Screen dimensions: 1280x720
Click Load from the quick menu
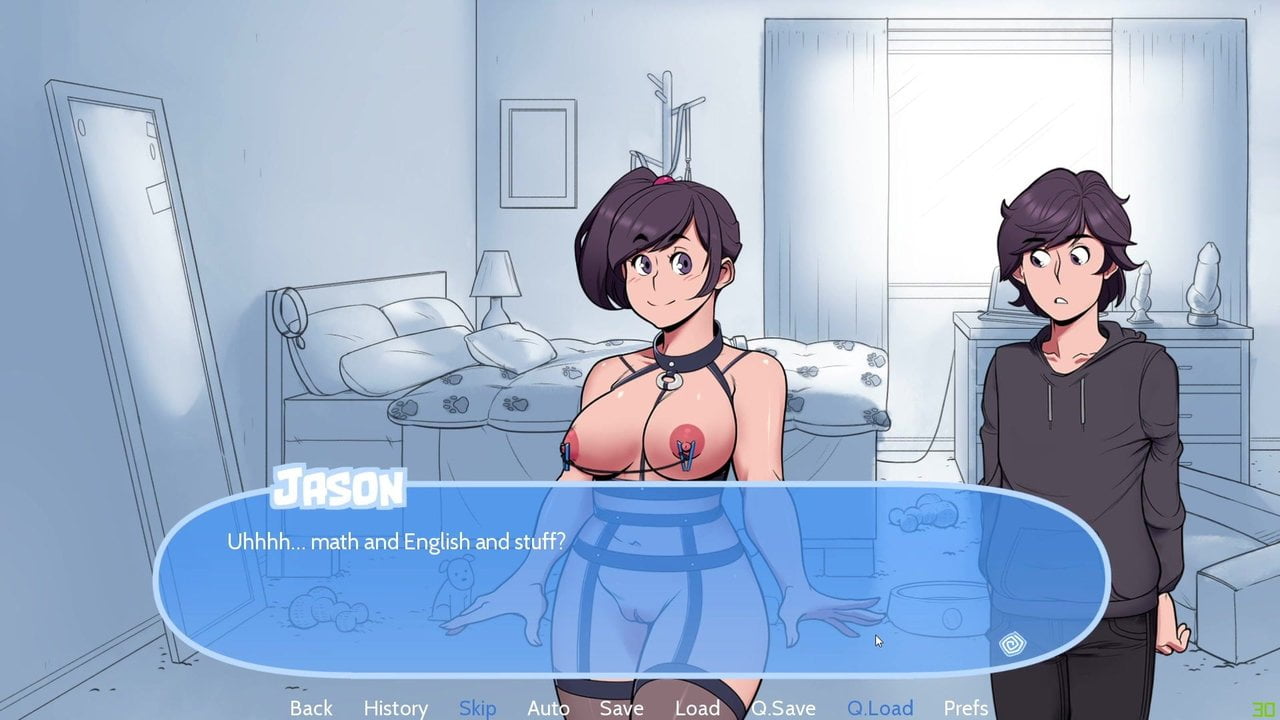click(x=699, y=708)
